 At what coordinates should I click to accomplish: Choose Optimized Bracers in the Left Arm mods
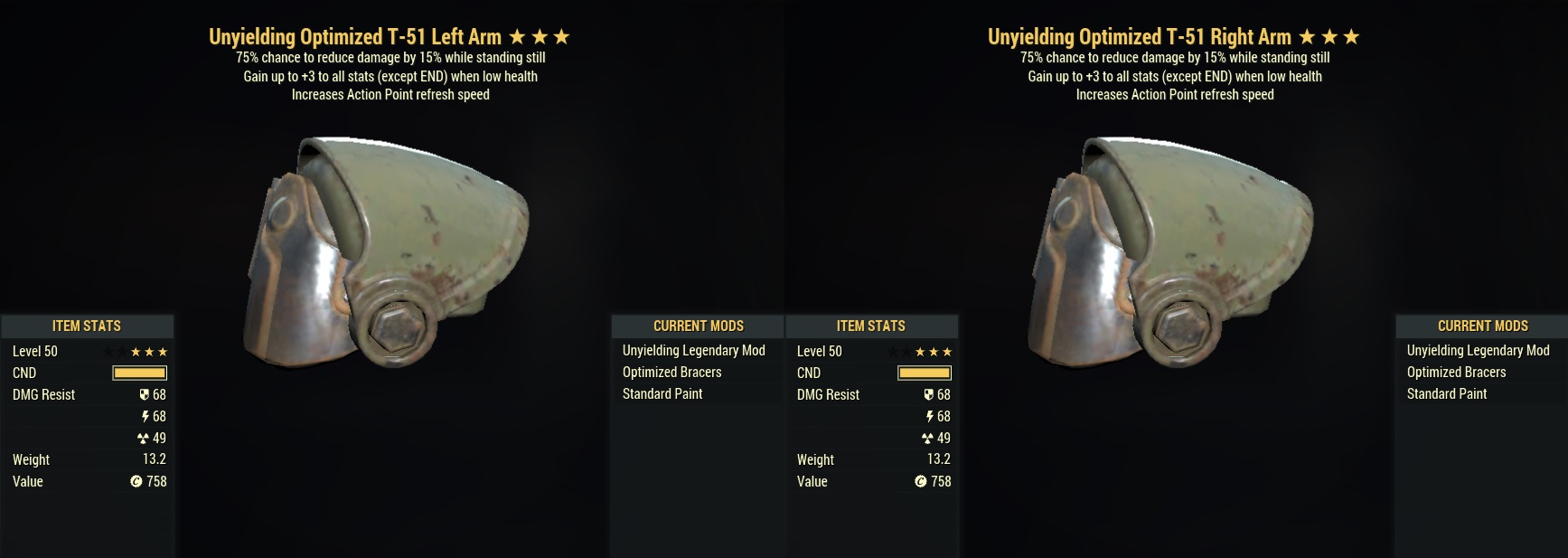pos(671,373)
